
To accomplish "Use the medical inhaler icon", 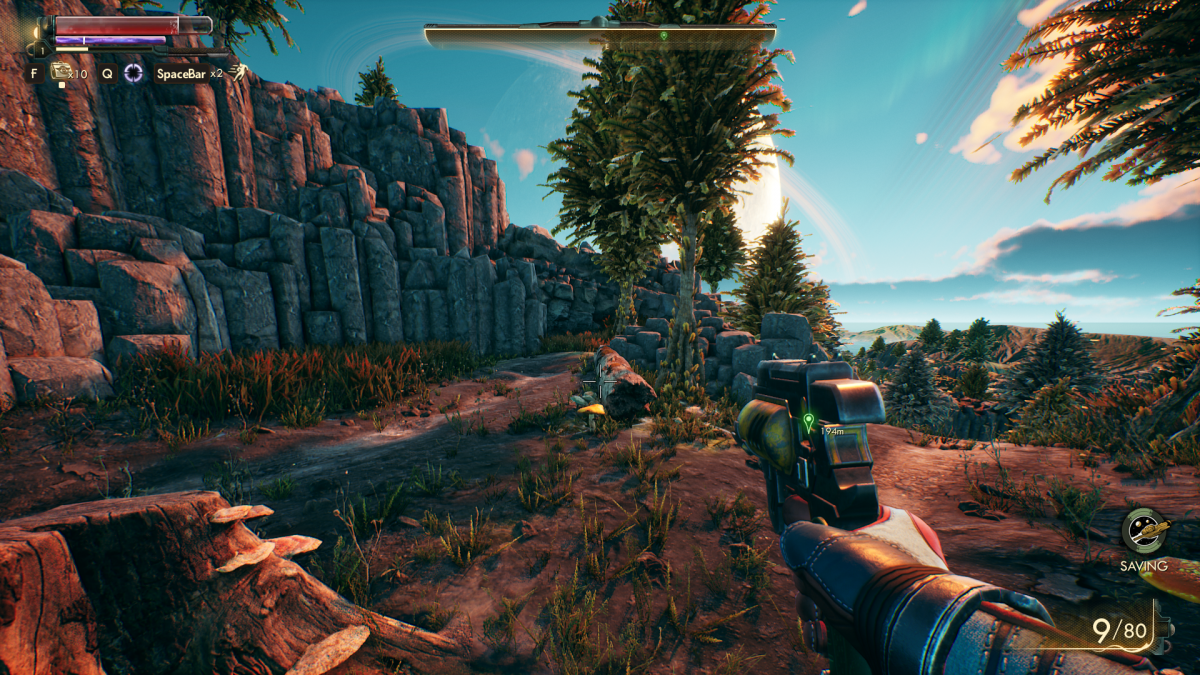I will (x=61, y=72).
